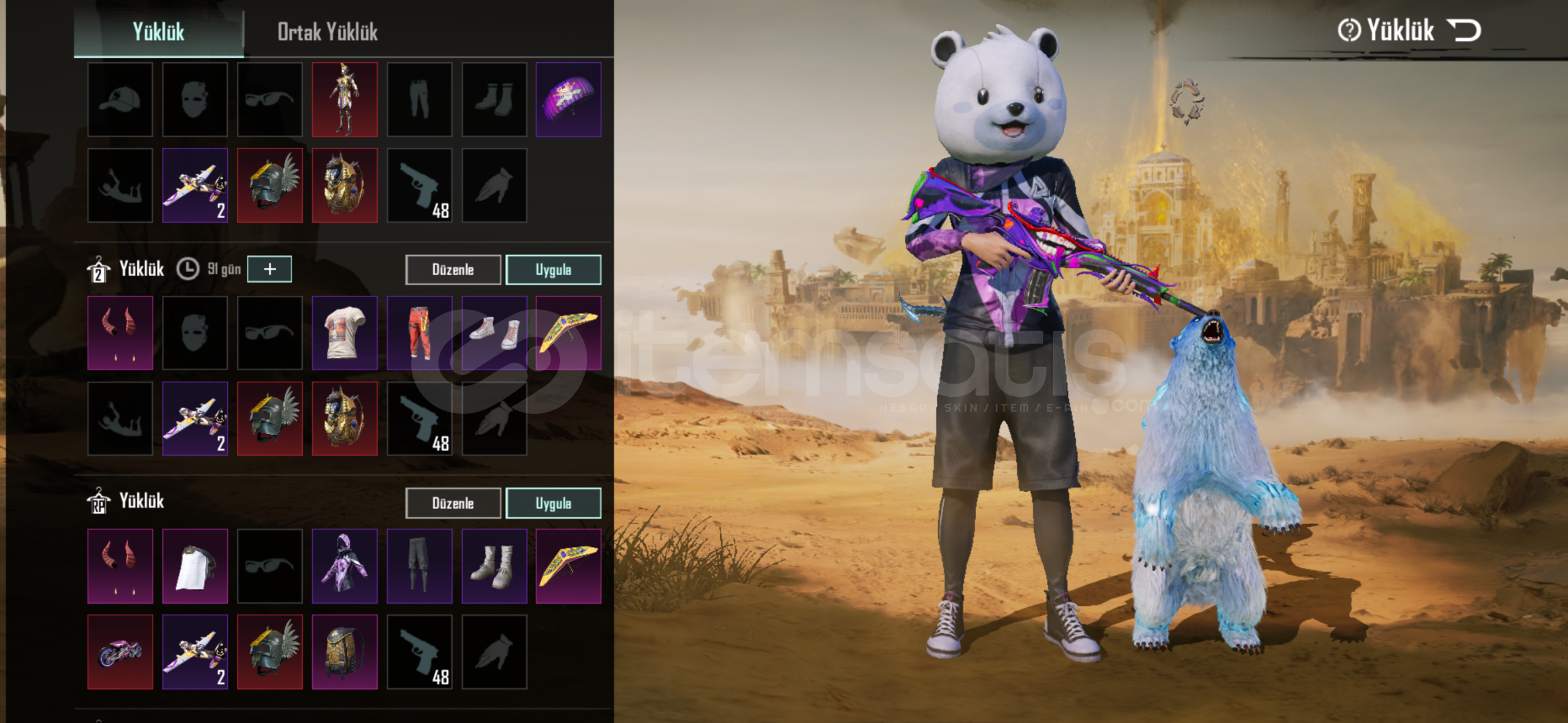The width and height of the screenshot is (1568, 723).
Task: Select the purple hoodie outfit slot
Action: coord(344,566)
